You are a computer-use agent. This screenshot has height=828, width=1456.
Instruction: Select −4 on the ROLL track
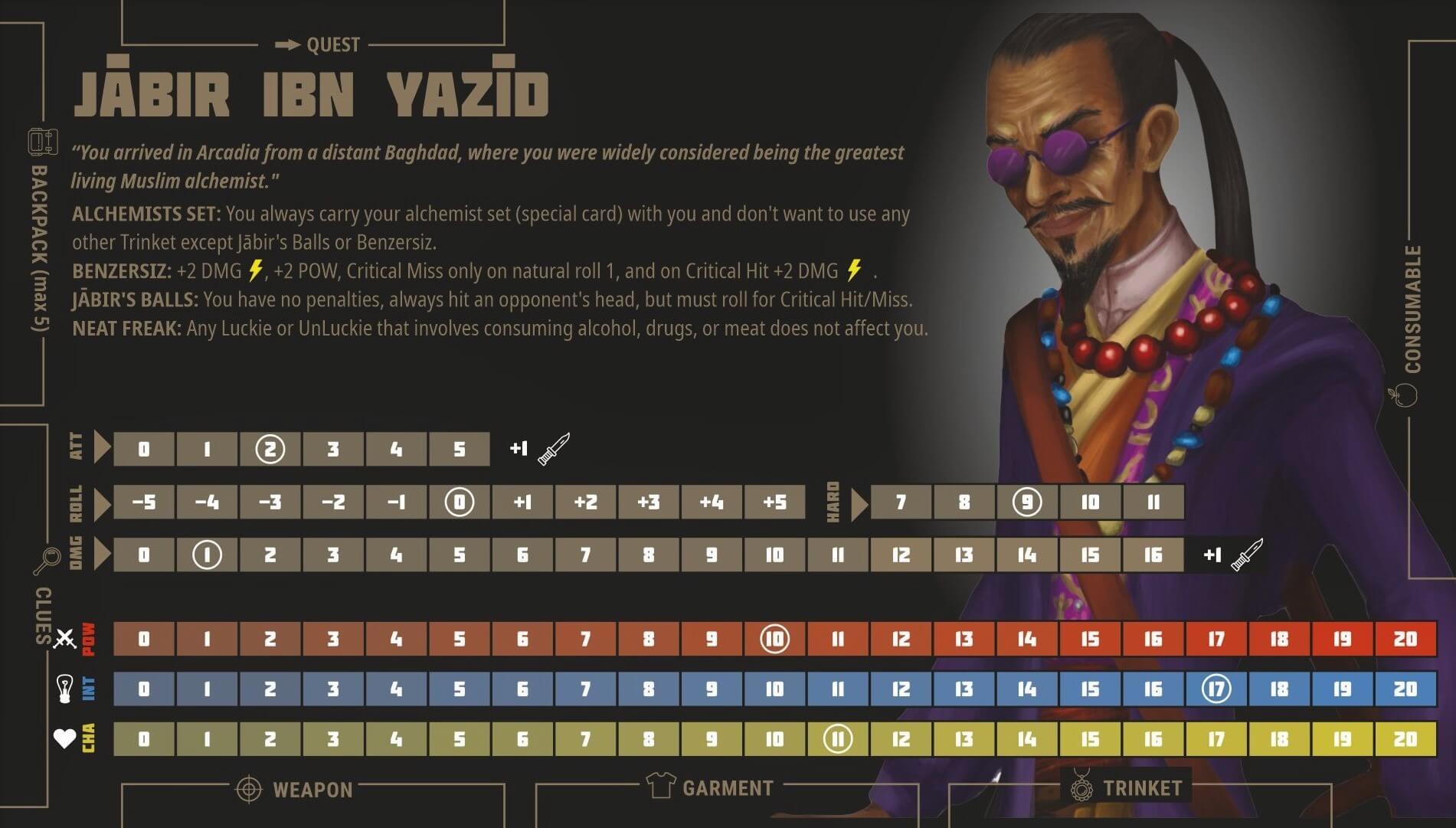pyautogui.click(x=207, y=502)
